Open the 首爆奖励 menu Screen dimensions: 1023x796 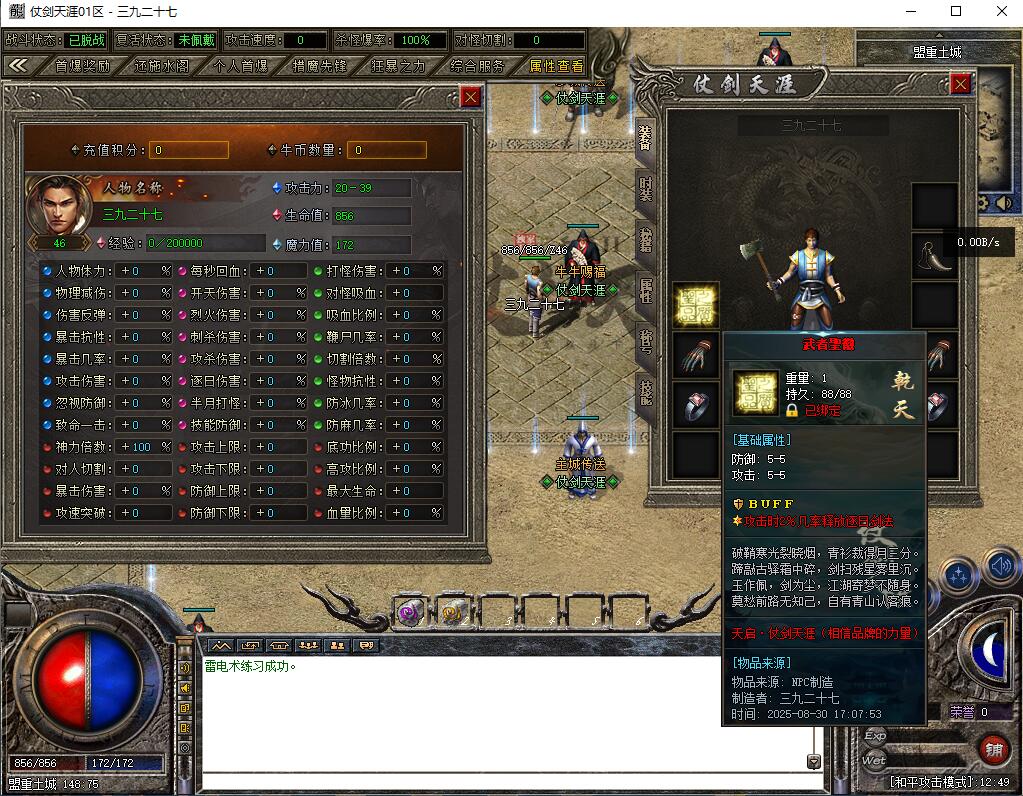[x=83, y=66]
